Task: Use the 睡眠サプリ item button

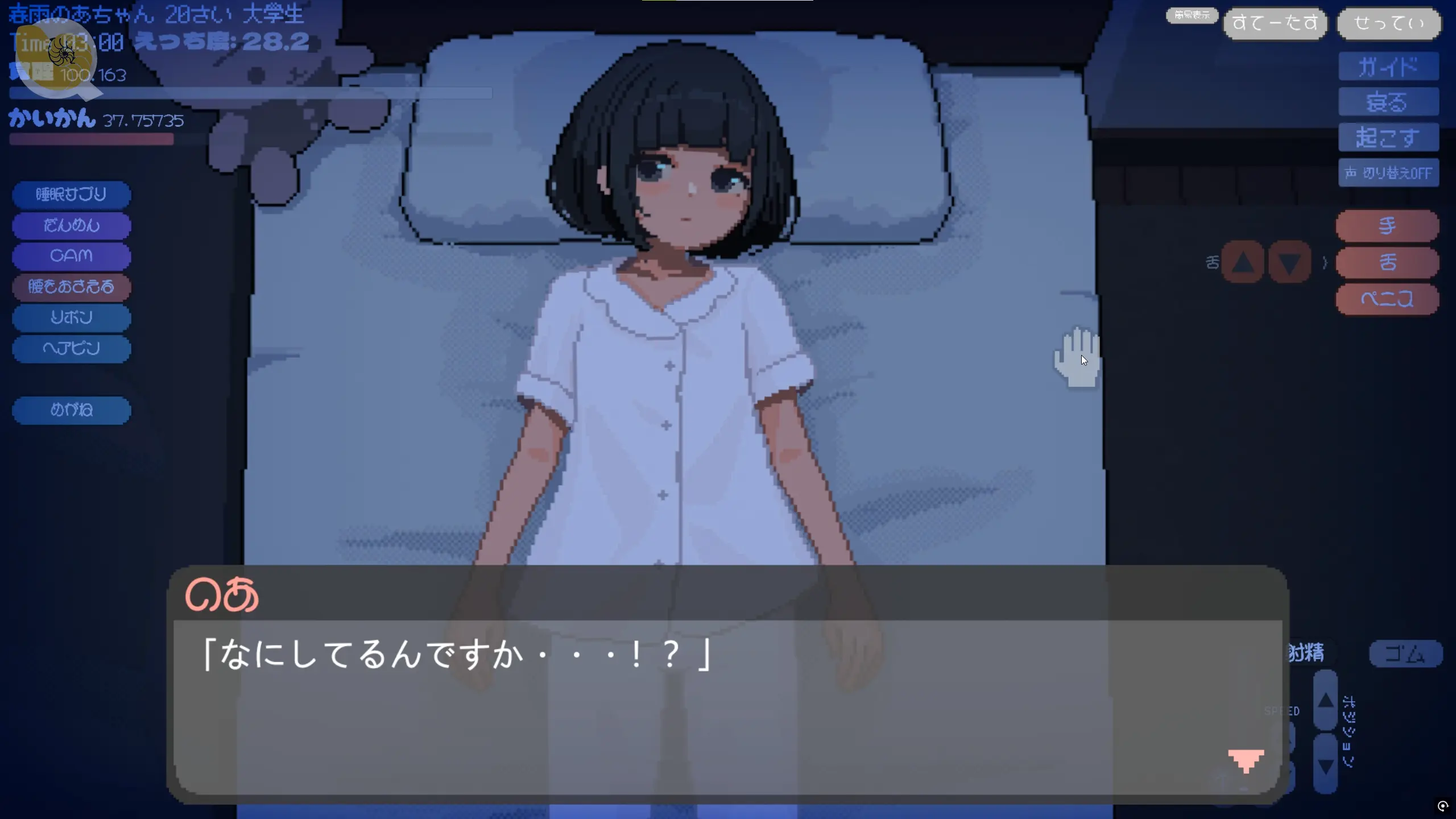Action: point(71,195)
